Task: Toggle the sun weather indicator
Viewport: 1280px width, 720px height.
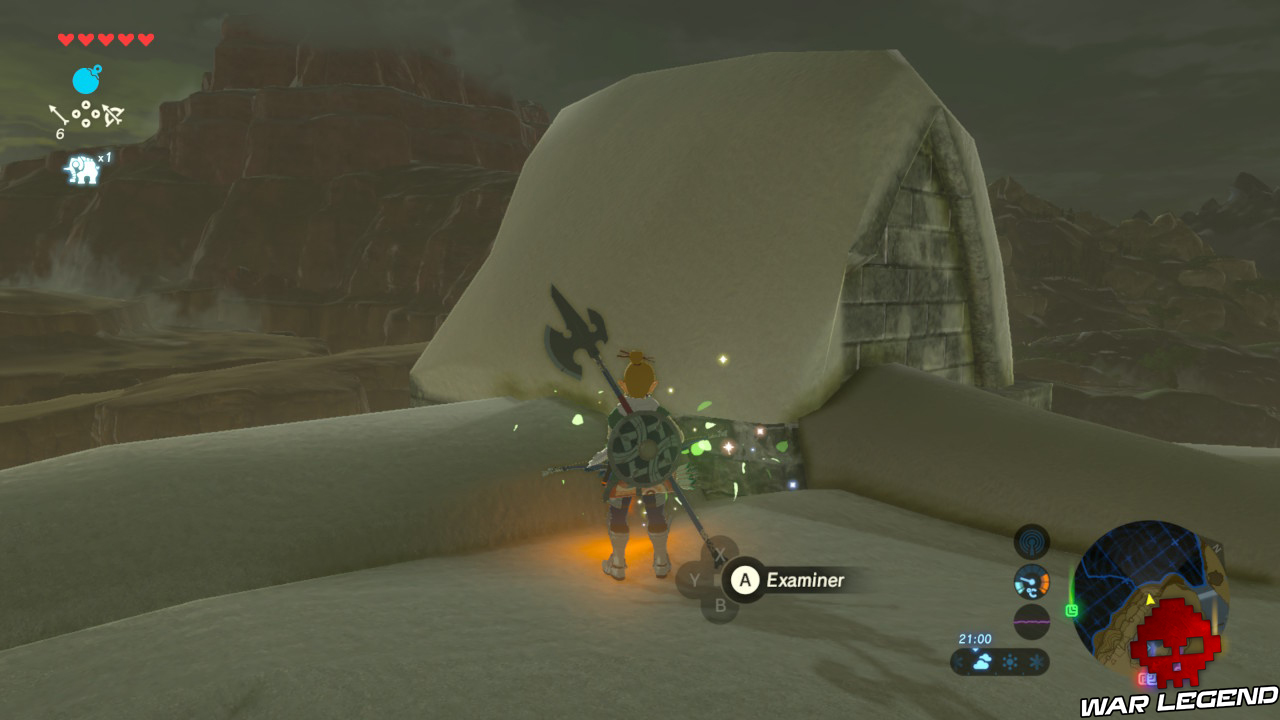Action: pyautogui.click(x=1010, y=661)
